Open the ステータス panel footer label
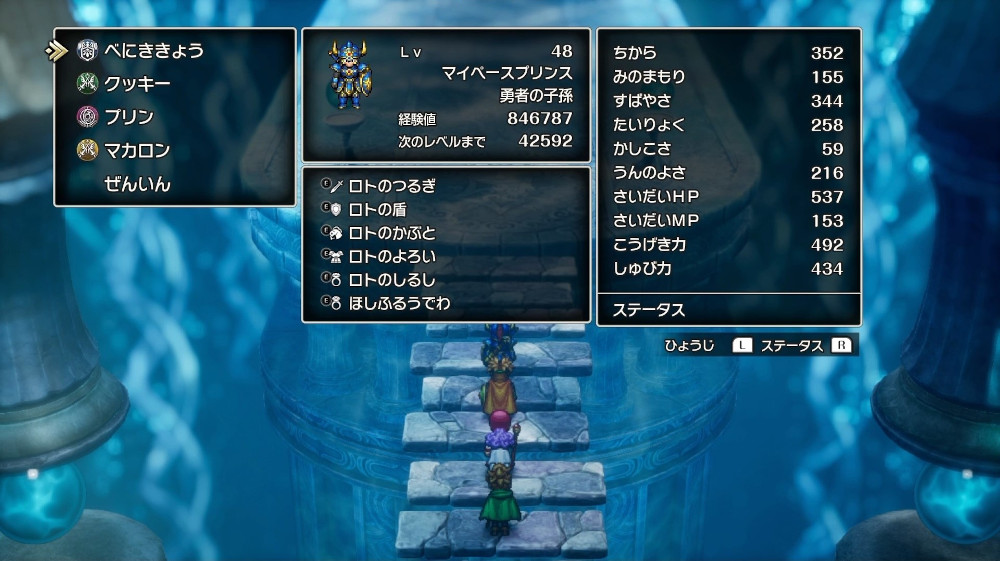The height and width of the screenshot is (561, 1000). click(x=649, y=310)
